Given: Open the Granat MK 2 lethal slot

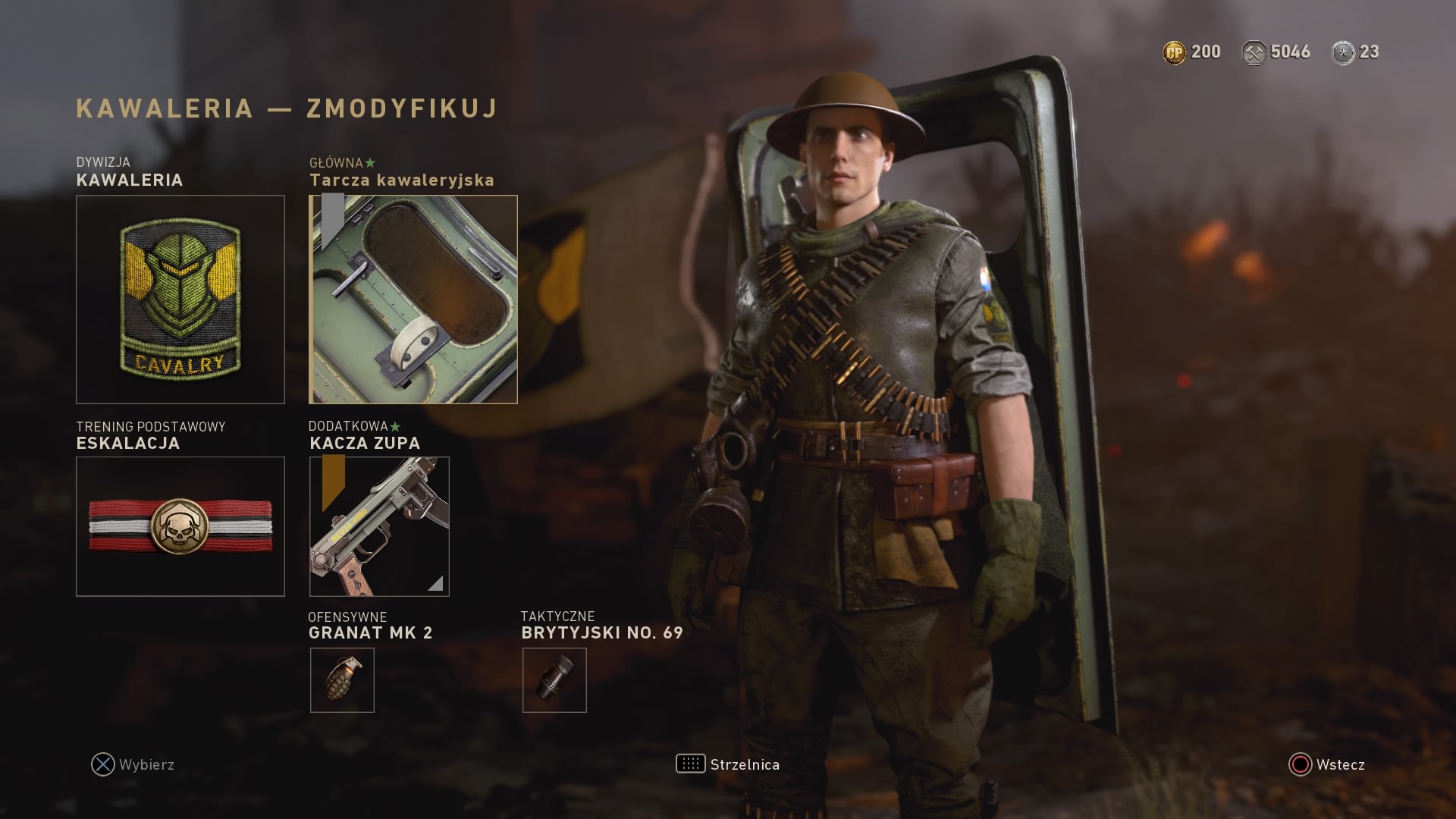Looking at the screenshot, I should [342, 679].
